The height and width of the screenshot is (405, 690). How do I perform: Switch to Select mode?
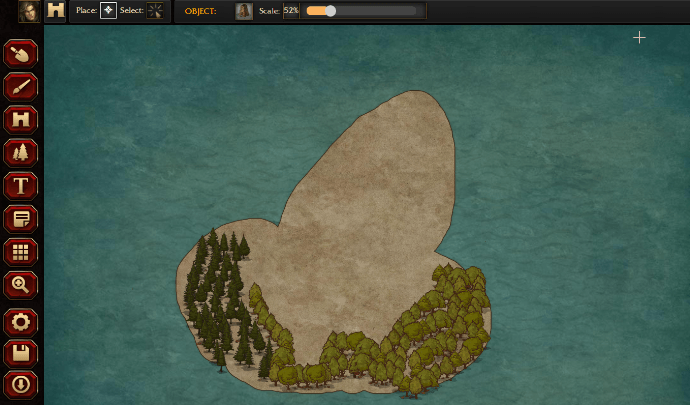pos(156,11)
